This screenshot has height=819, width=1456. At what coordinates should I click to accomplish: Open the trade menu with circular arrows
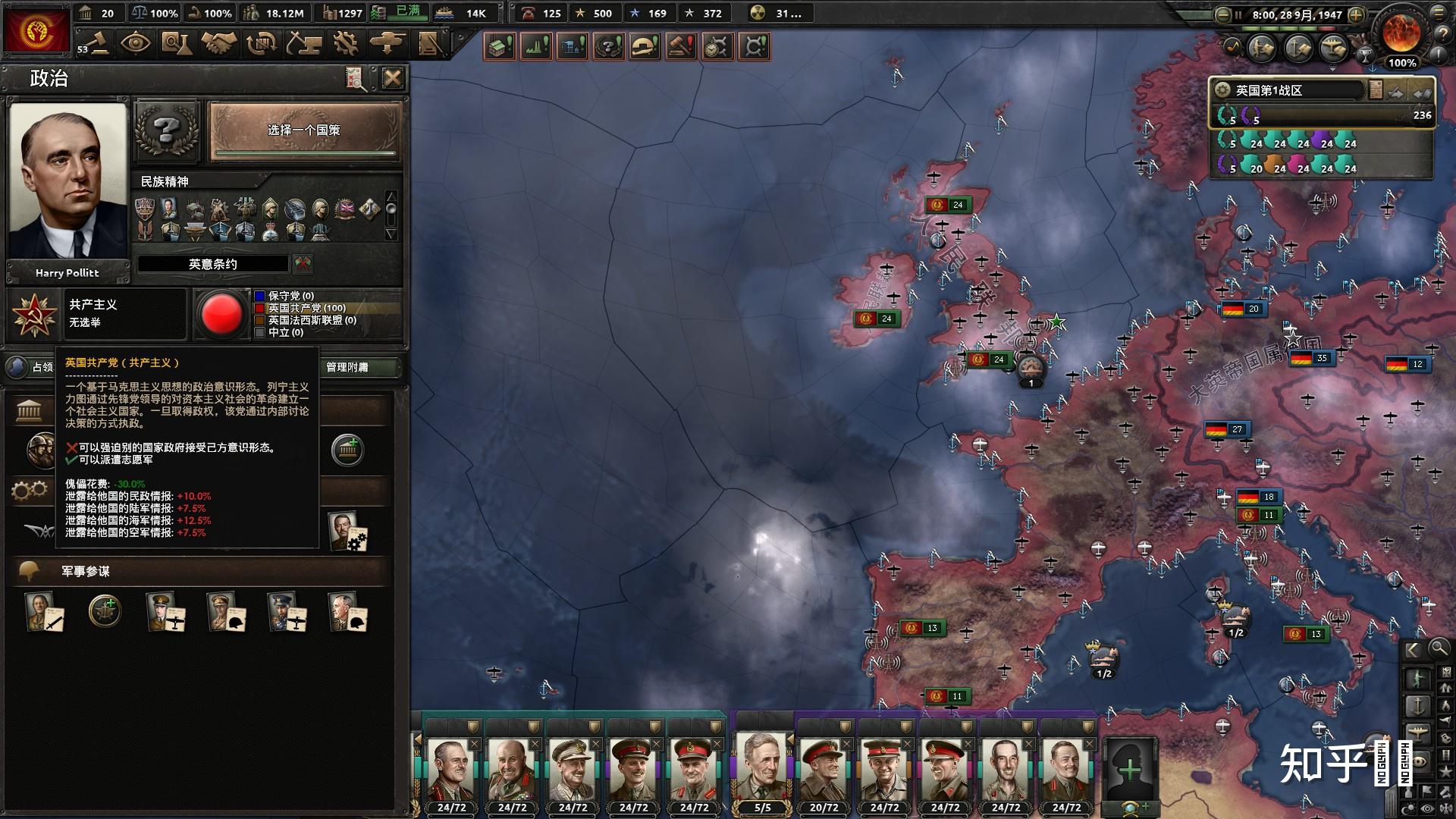coord(262,43)
